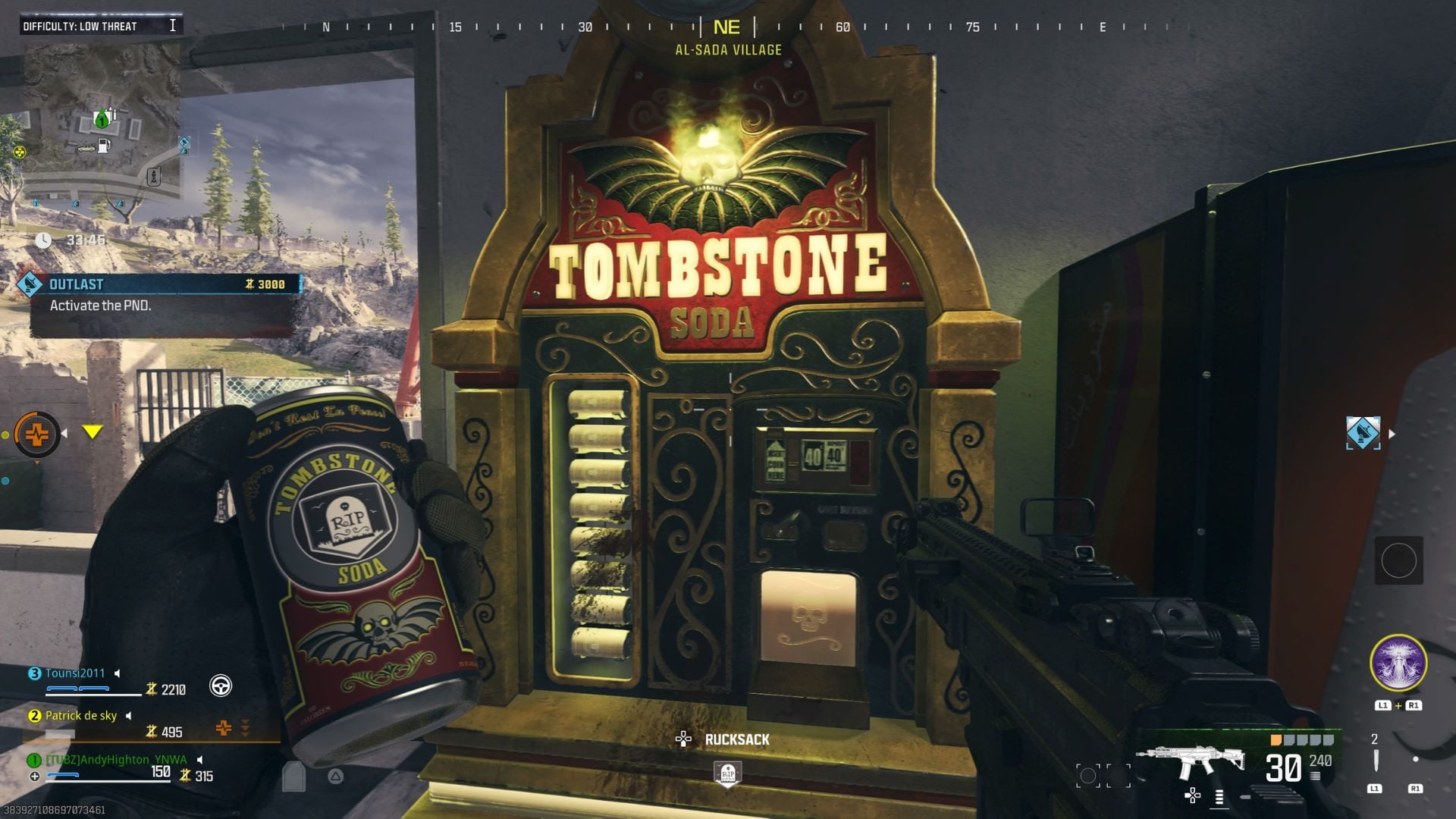Mute Tounsi2011's voice chat speaker
The height and width of the screenshot is (819, 1456).
(x=118, y=673)
